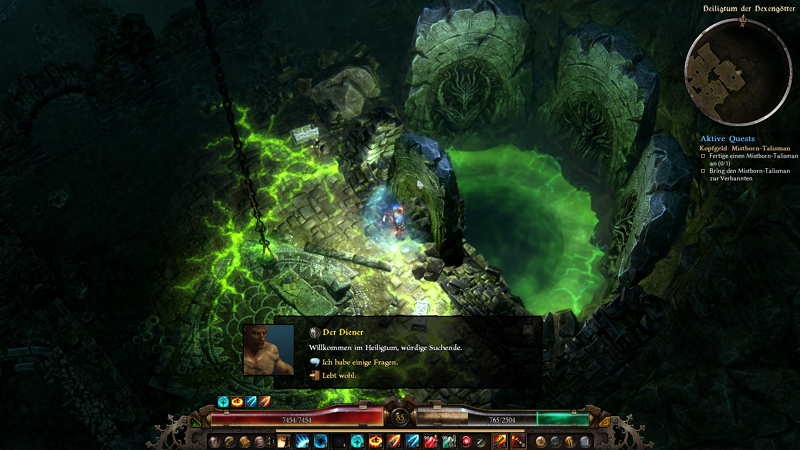Activate the blue vortex skill icon
800x450 pixels.
(x=319, y=441)
